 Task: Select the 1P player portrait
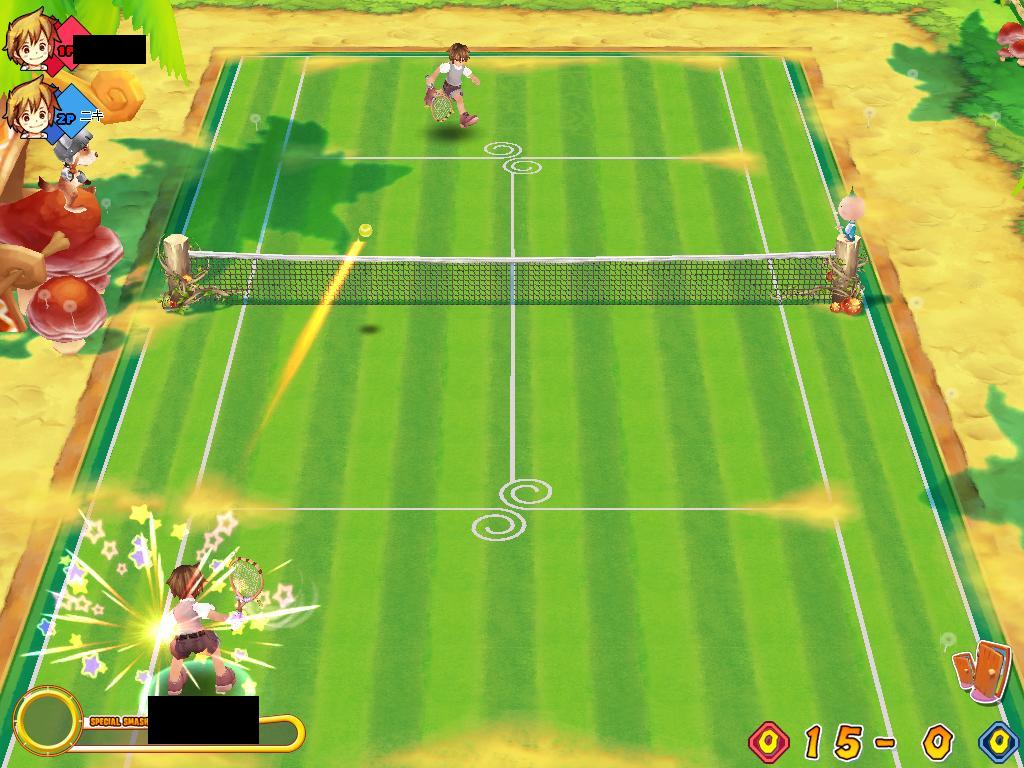coord(29,39)
